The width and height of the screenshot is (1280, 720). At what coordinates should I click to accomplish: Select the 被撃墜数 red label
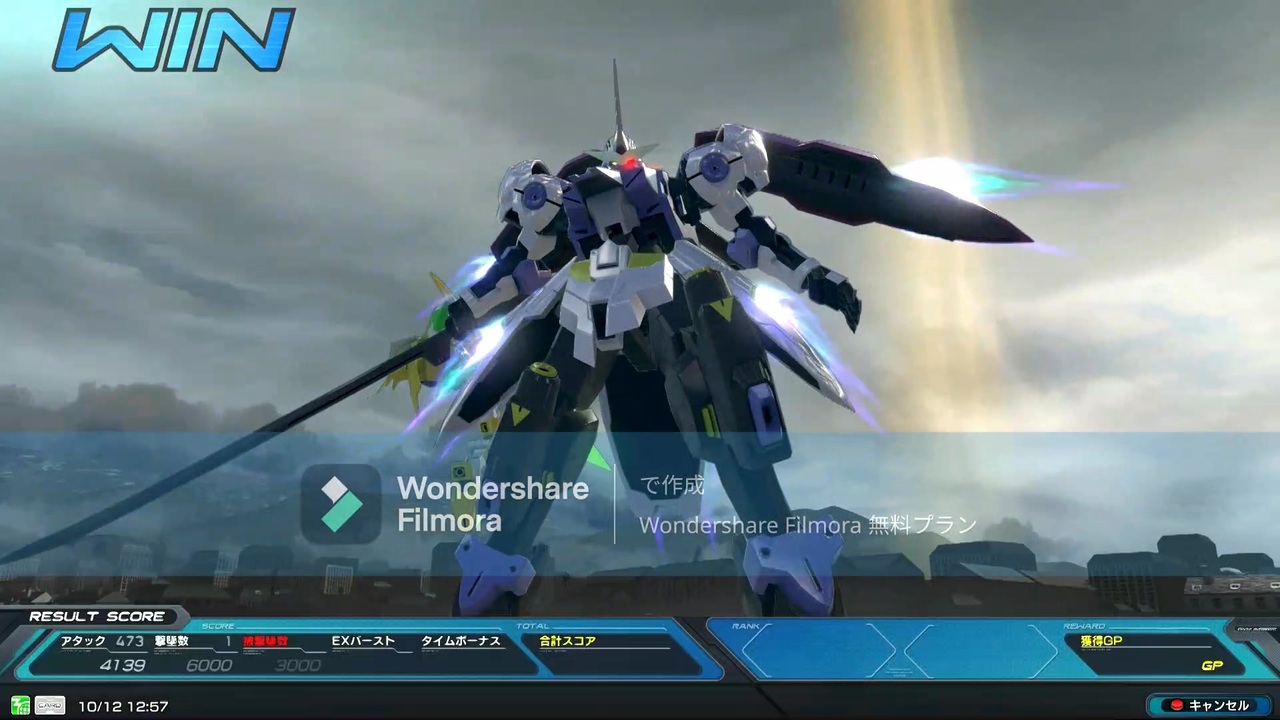tap(263, 641)
